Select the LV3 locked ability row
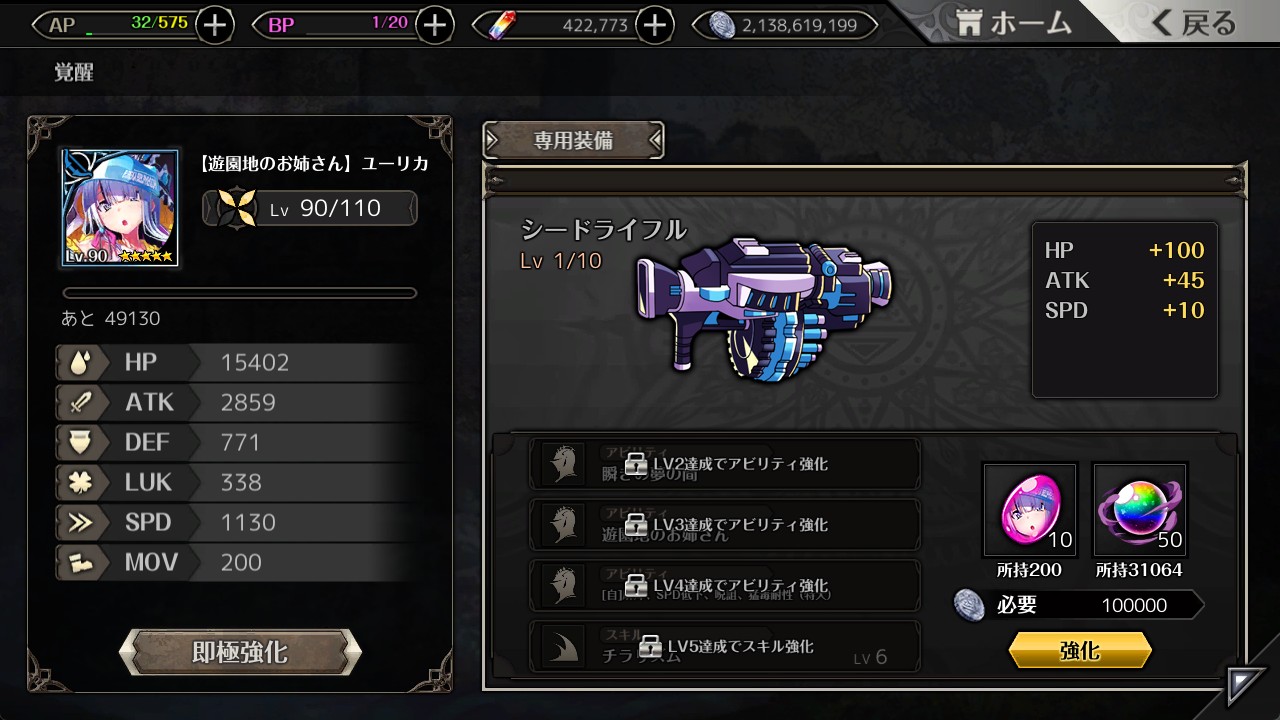 click(x=725, y=525)
